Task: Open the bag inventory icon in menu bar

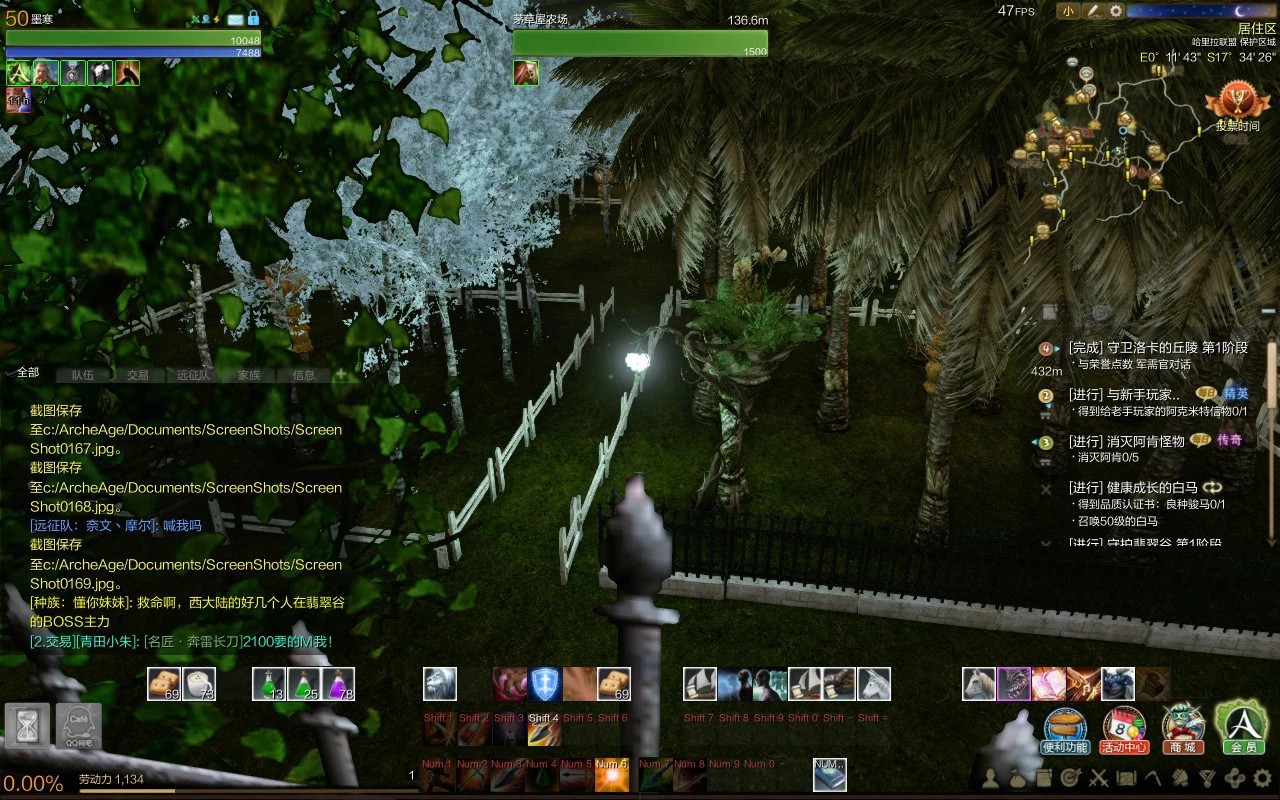Action: pos(1017,777)
